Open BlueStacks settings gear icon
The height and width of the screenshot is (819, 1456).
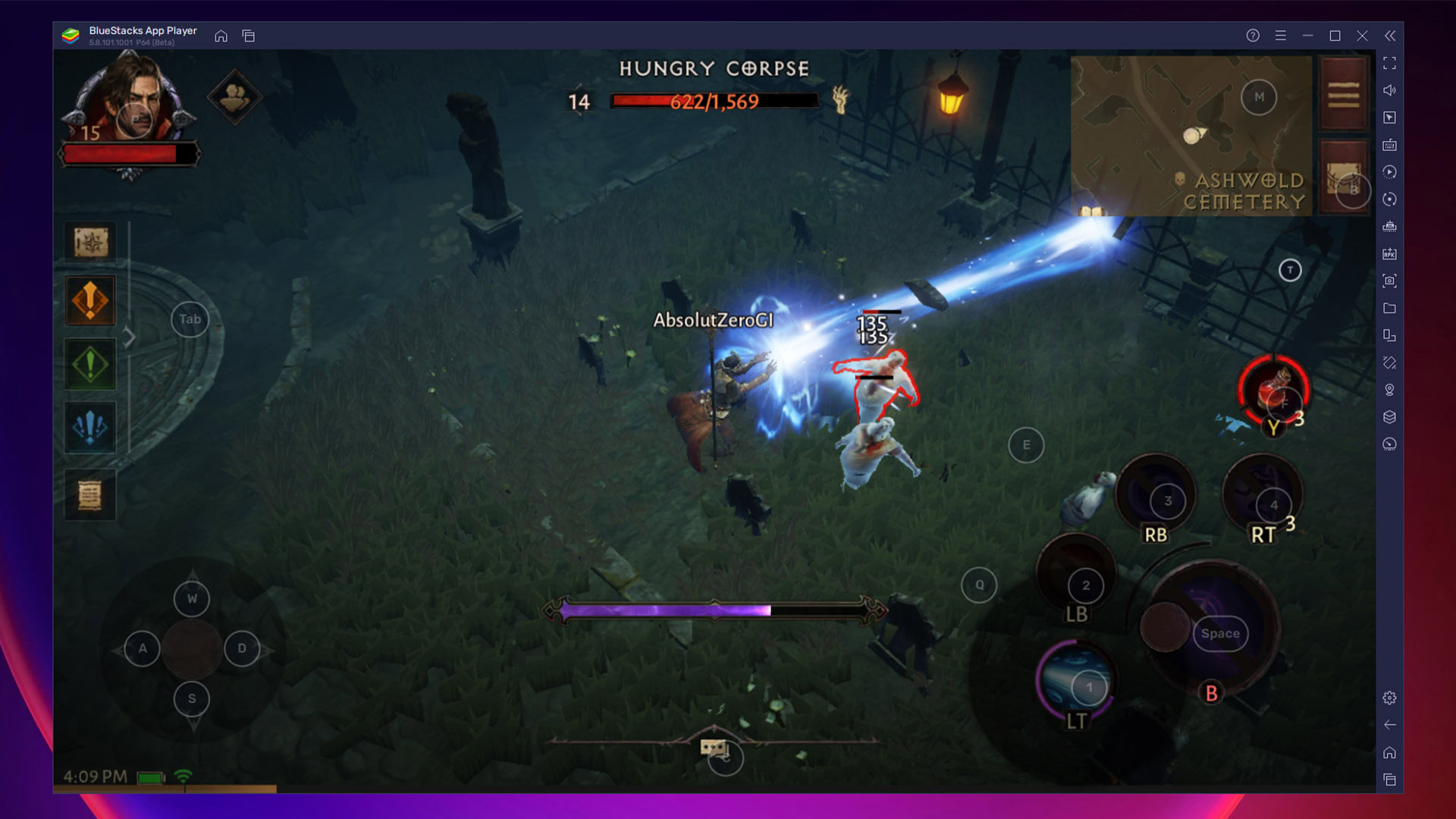click(1389, 698)
